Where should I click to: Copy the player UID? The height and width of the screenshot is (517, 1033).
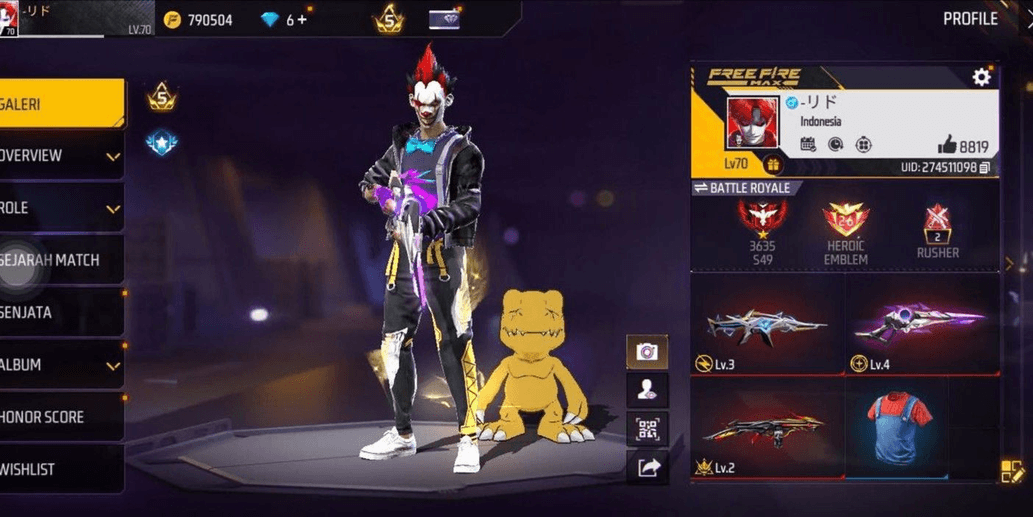[x=985, y=167]
